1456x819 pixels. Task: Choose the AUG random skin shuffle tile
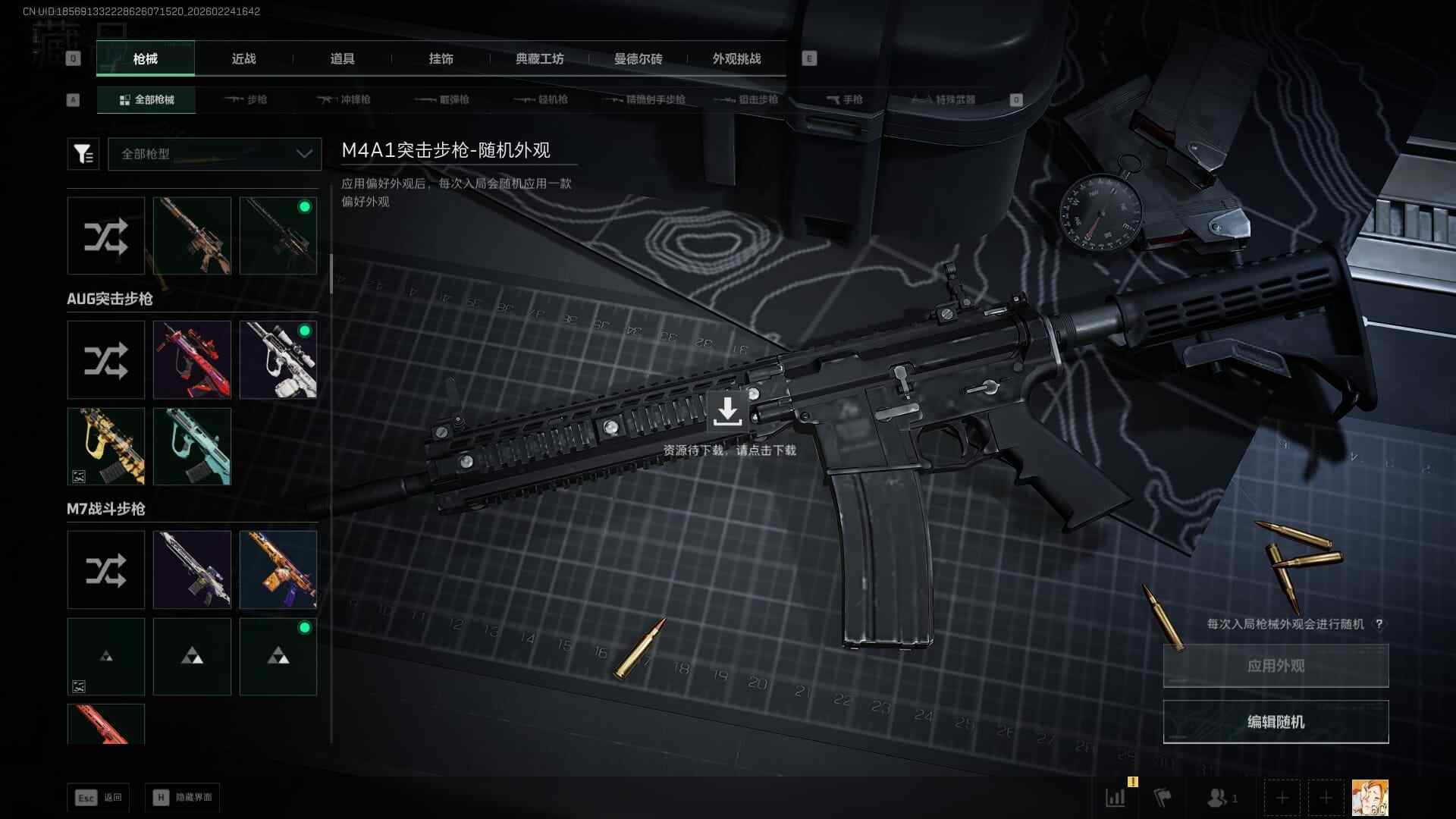pos(106,359)
